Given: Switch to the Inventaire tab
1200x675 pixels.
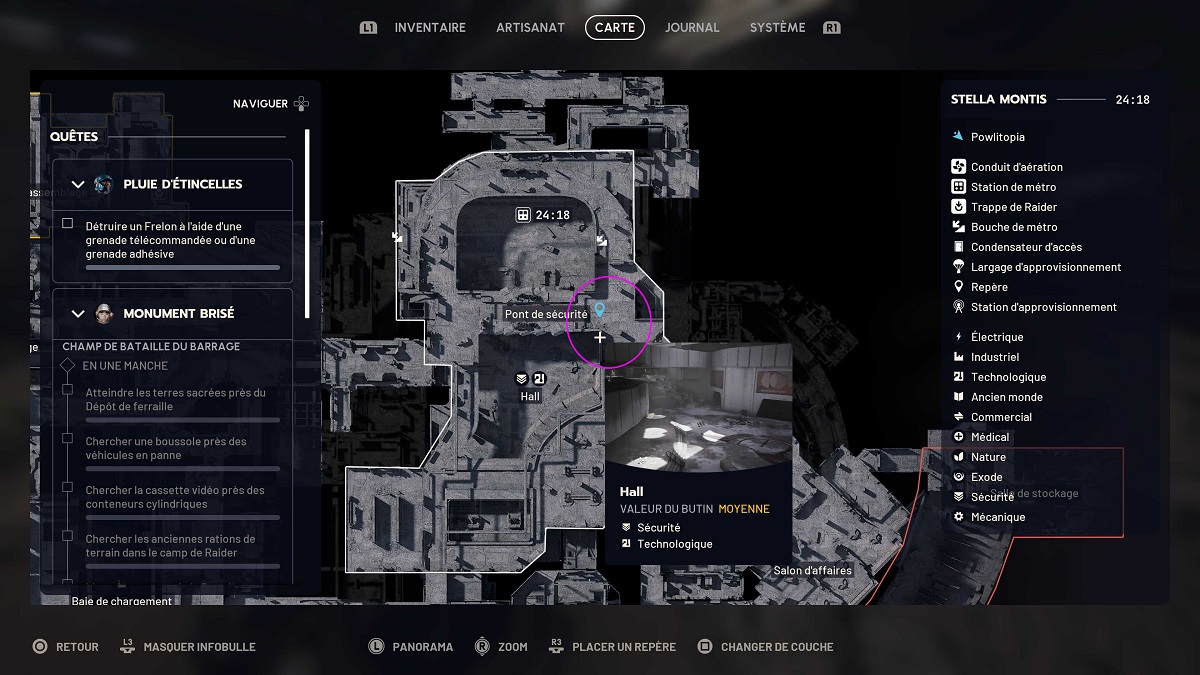Looking at the screenshot, I should pyautogui.click(x=430, y=27).
